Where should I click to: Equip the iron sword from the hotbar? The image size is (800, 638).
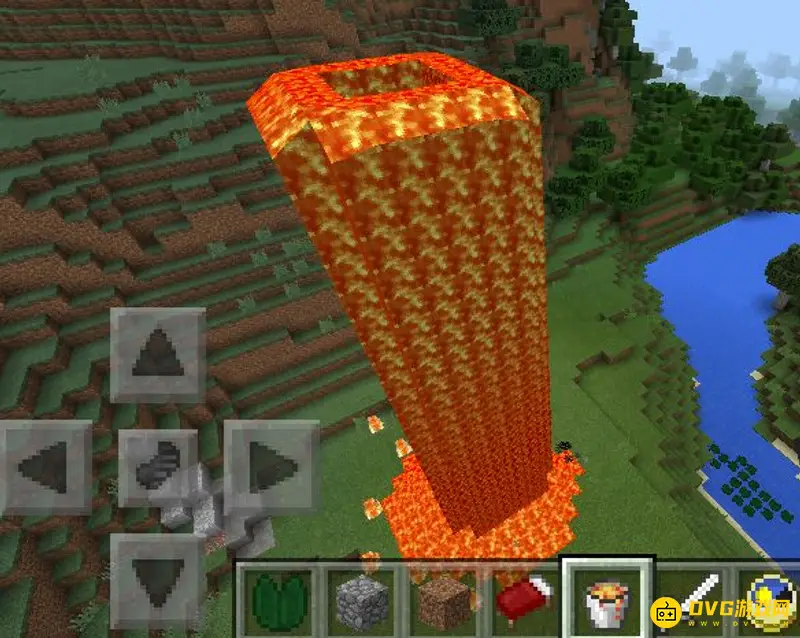point(694,602)
